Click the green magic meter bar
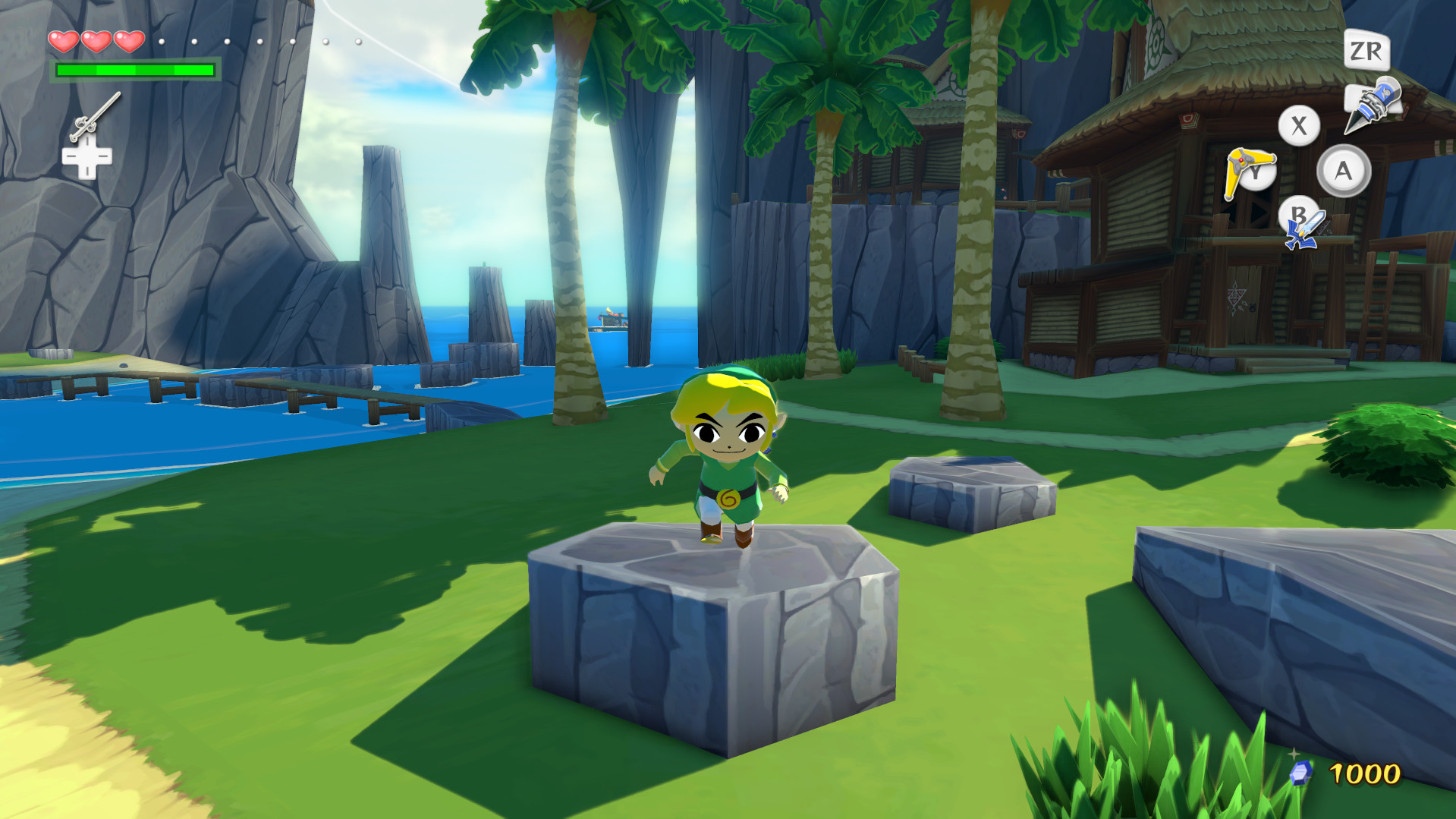This screenshot has height=819, width=1456. (135, 71)
